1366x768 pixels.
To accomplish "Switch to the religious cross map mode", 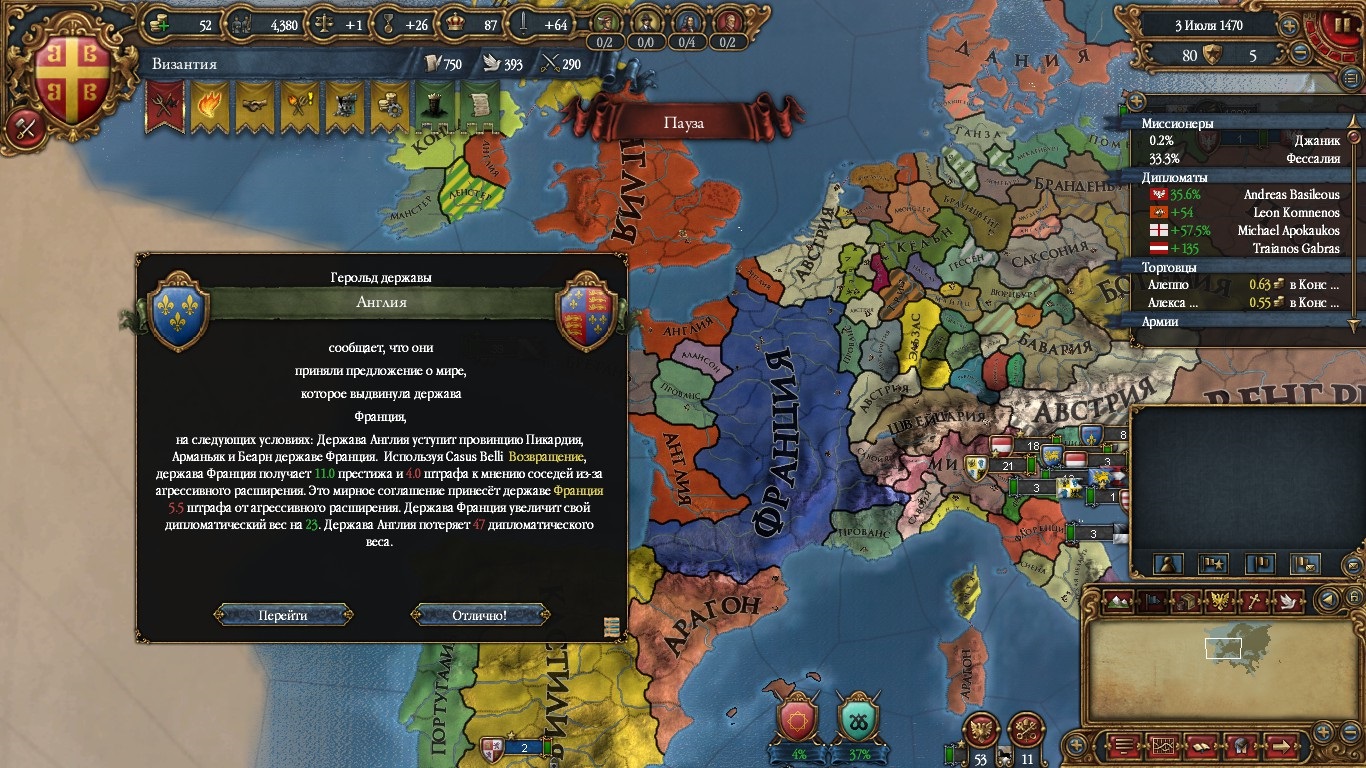I will pos(1255,601).
